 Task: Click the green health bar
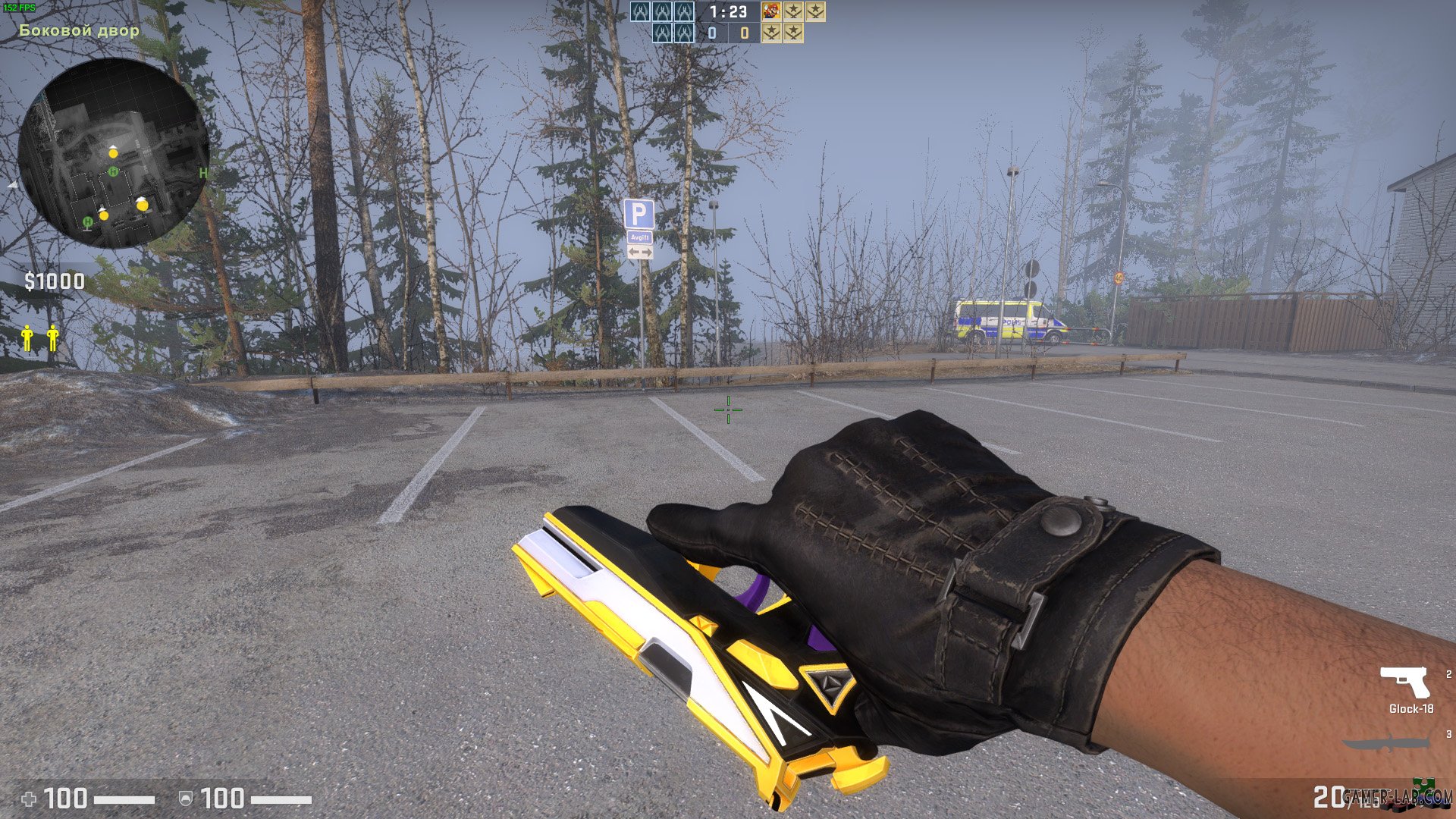[x=124, y=799]
